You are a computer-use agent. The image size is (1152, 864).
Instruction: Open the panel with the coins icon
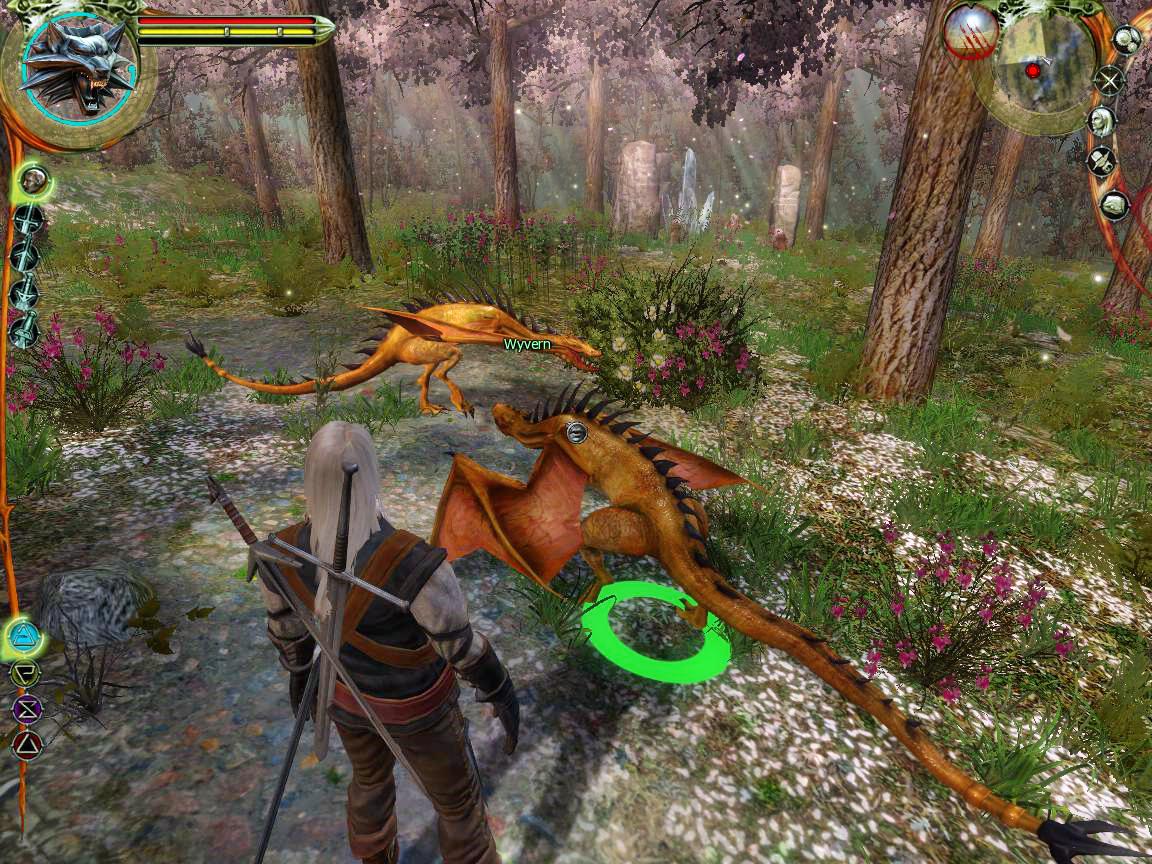[x=1127, y=40]
